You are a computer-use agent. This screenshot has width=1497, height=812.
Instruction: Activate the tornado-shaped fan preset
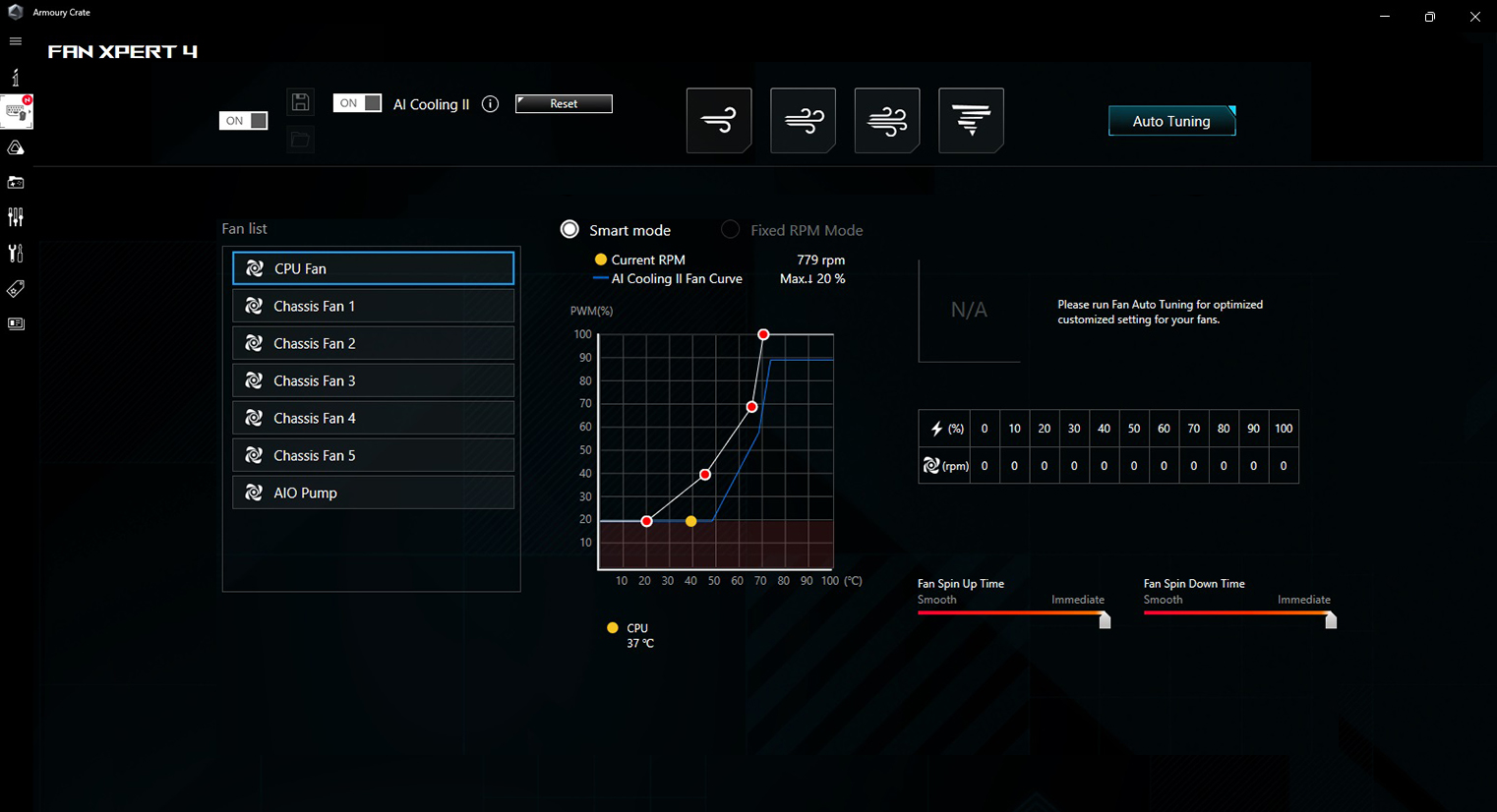(x=971, y=121)
